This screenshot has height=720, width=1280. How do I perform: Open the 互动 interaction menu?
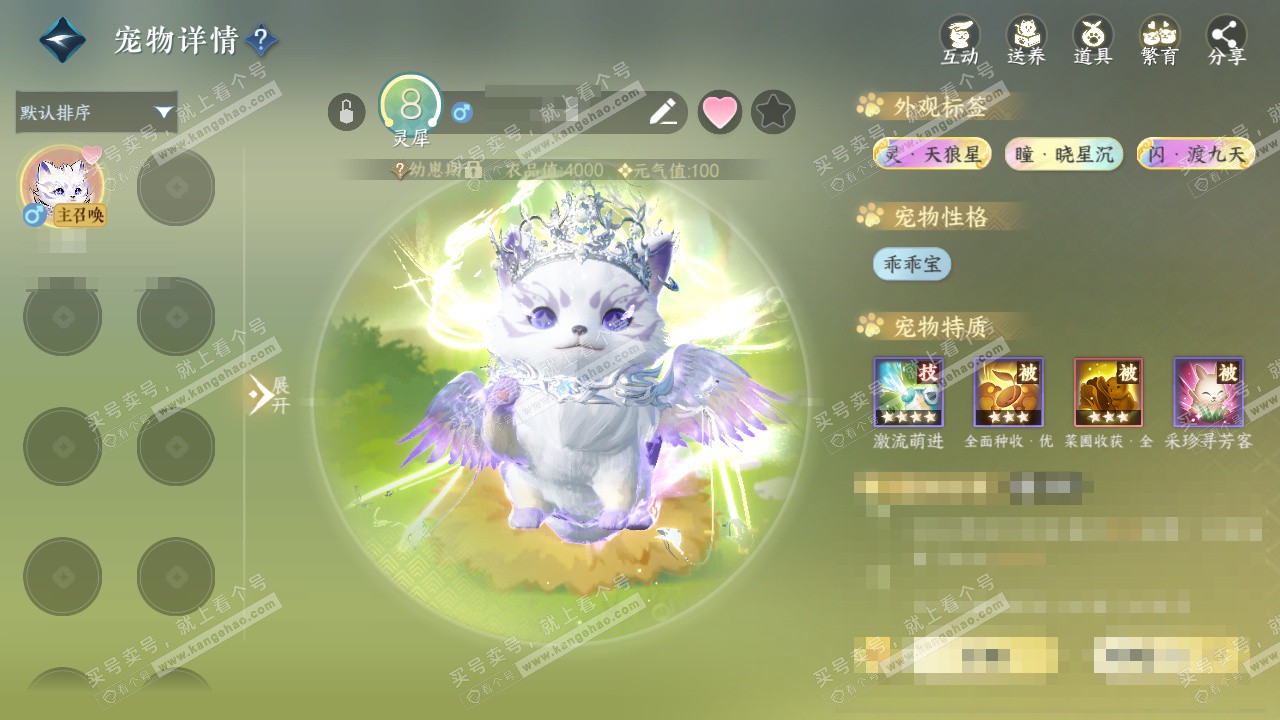pyautogui.click(x=960, y=40)
